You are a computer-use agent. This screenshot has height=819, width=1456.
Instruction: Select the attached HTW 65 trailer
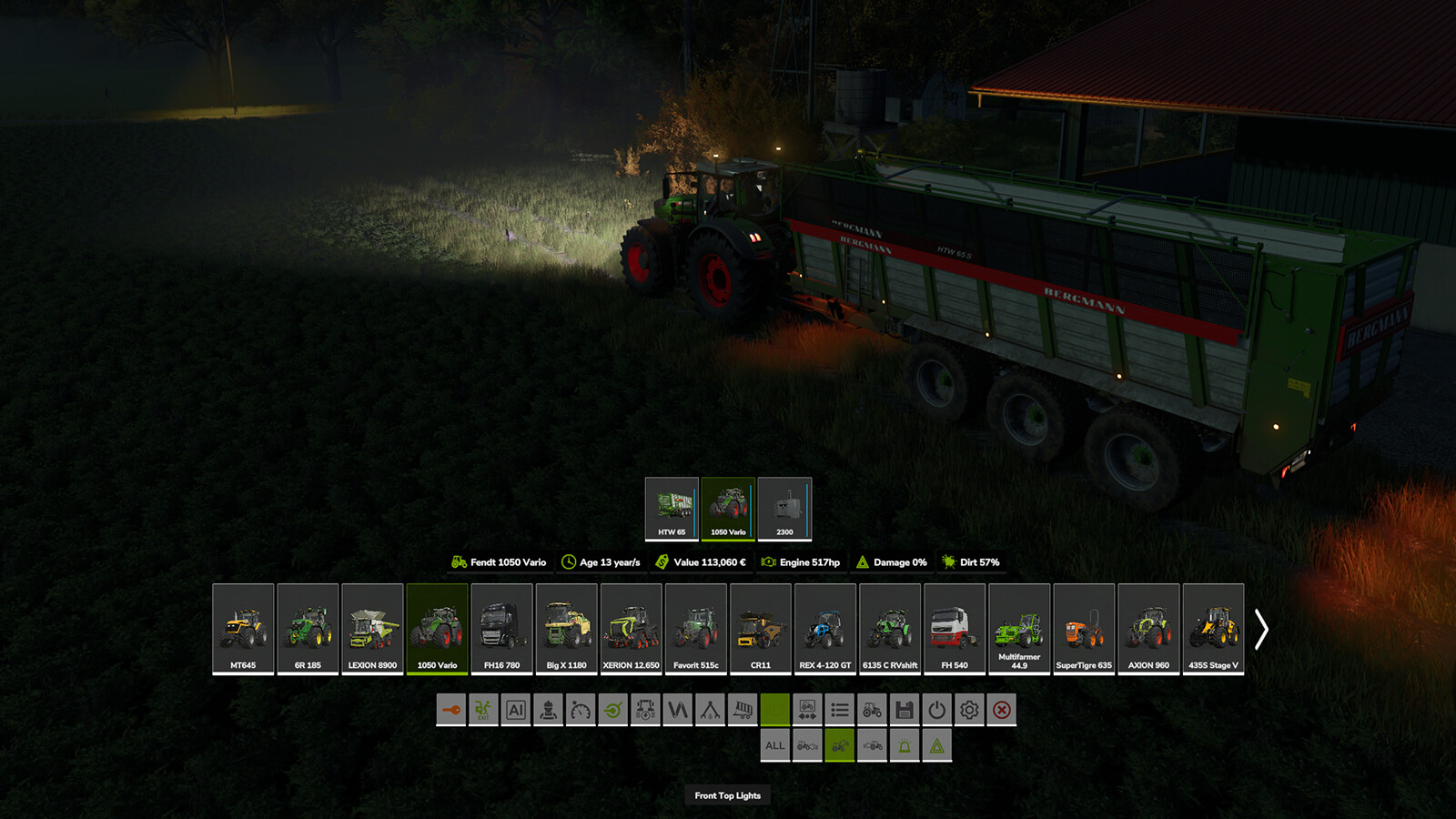(x=672, y=508)
